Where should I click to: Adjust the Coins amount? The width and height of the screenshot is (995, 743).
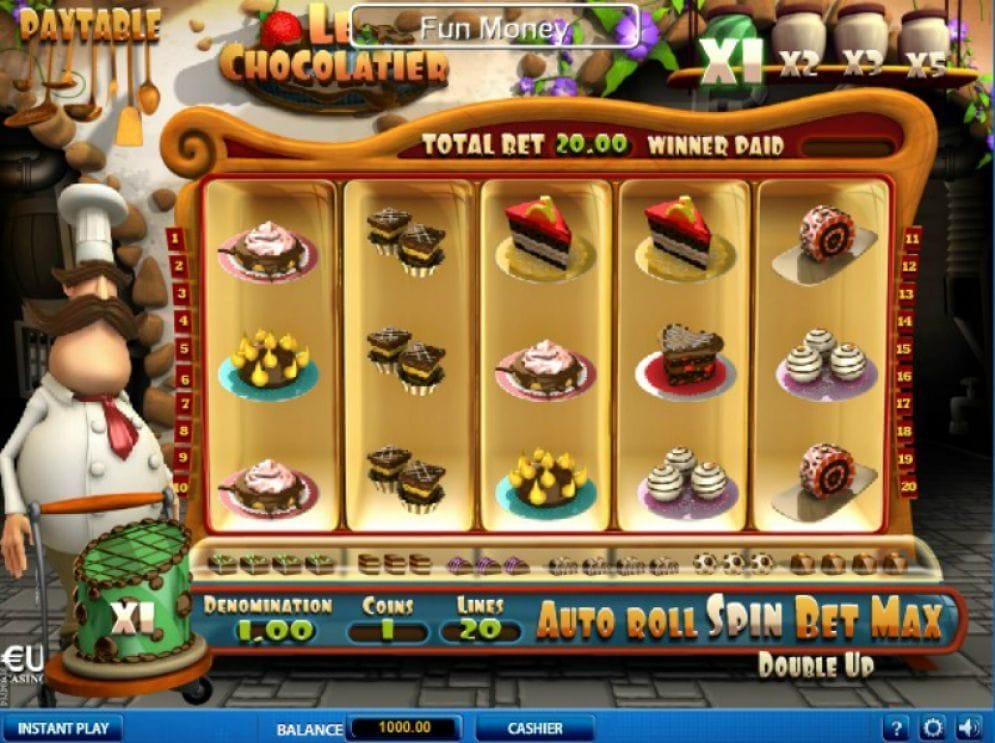(x=388, y=632)
